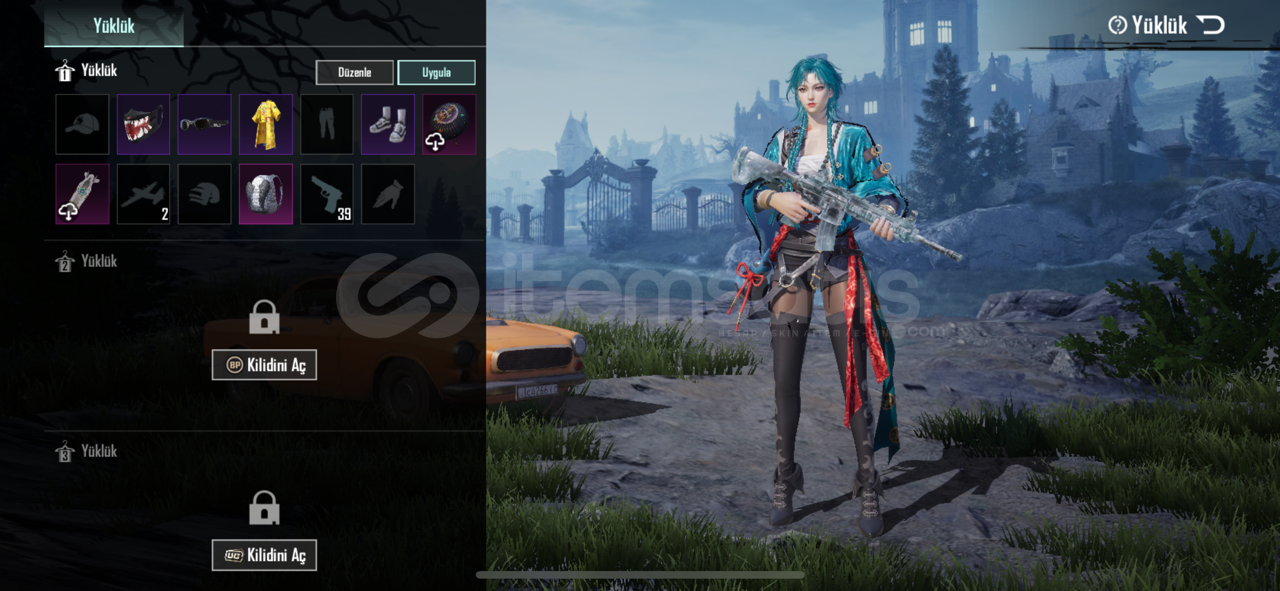1280x591 pixels.
Task: Select the yellow robe outfit slot
Action: tap(266, 124)
